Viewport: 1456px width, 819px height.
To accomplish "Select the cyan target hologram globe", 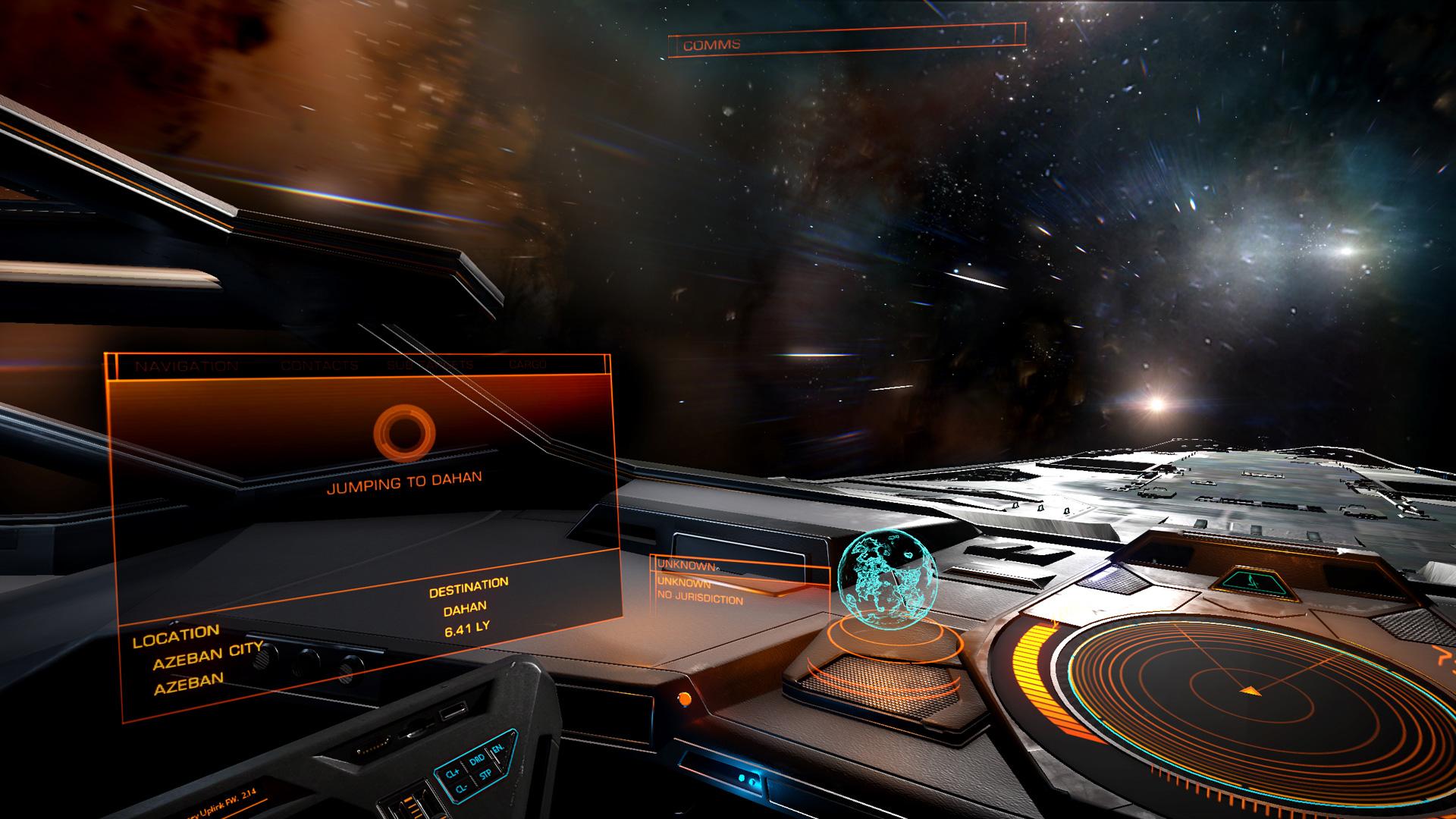I will click(x=887, y=578).
